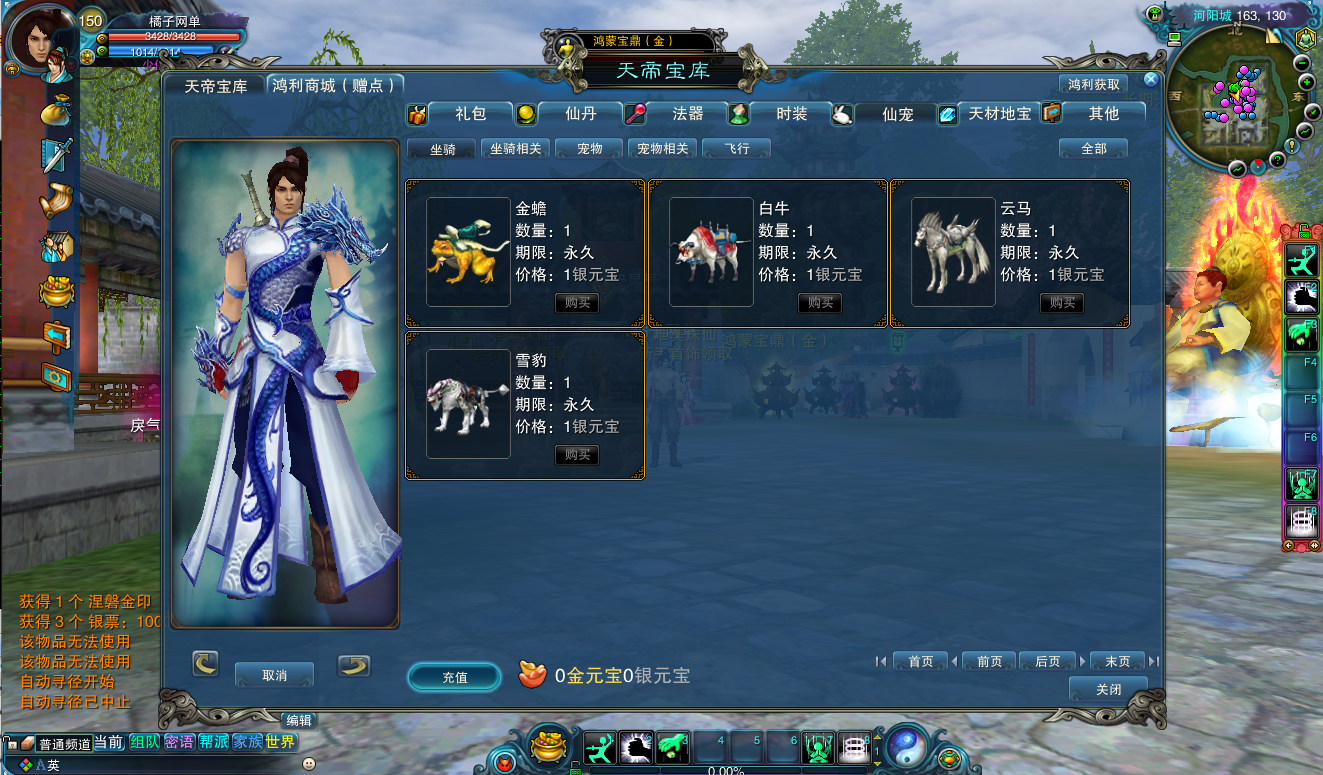Show the 时装 category
This screenshot has height=775, width=1323.
coord(791,114)
